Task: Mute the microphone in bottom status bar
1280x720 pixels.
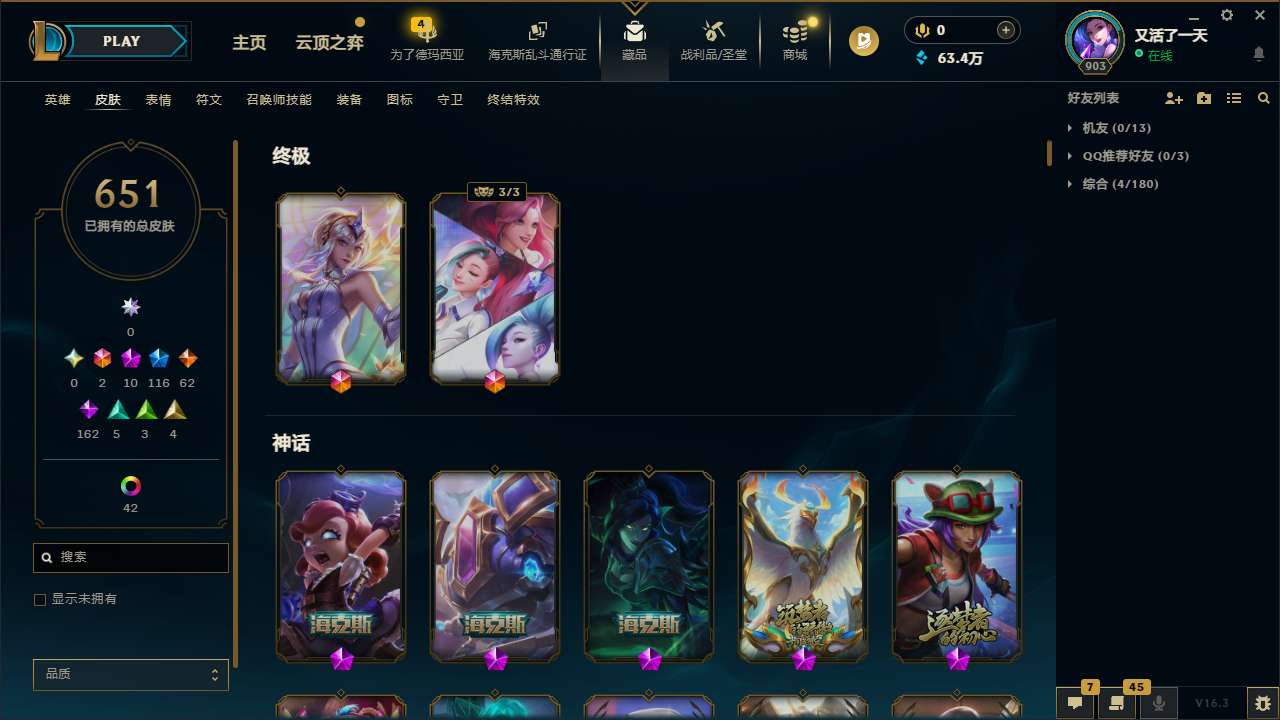Action: [x=1159, y=701]
